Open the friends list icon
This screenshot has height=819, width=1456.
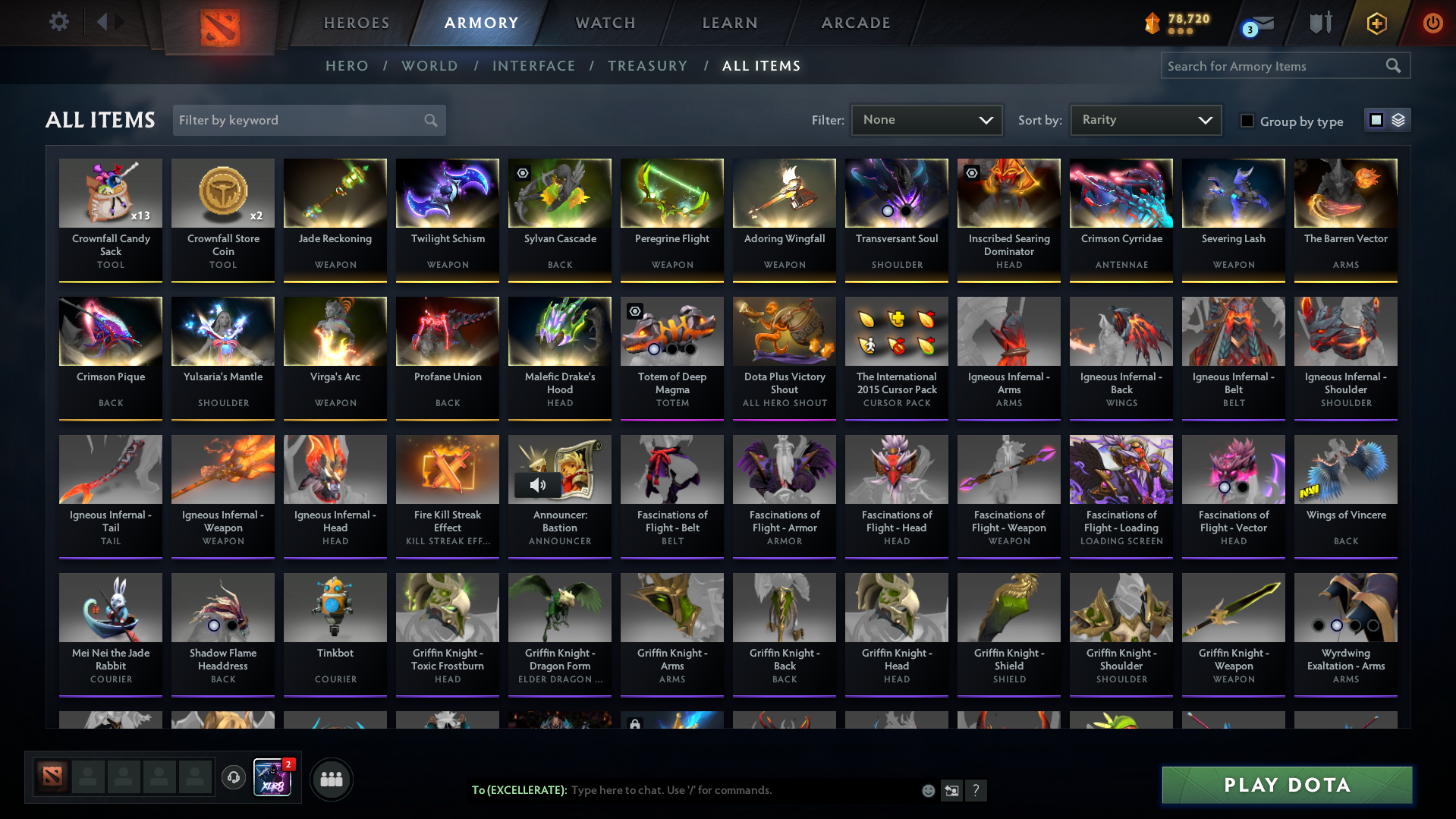pos(331,778)
